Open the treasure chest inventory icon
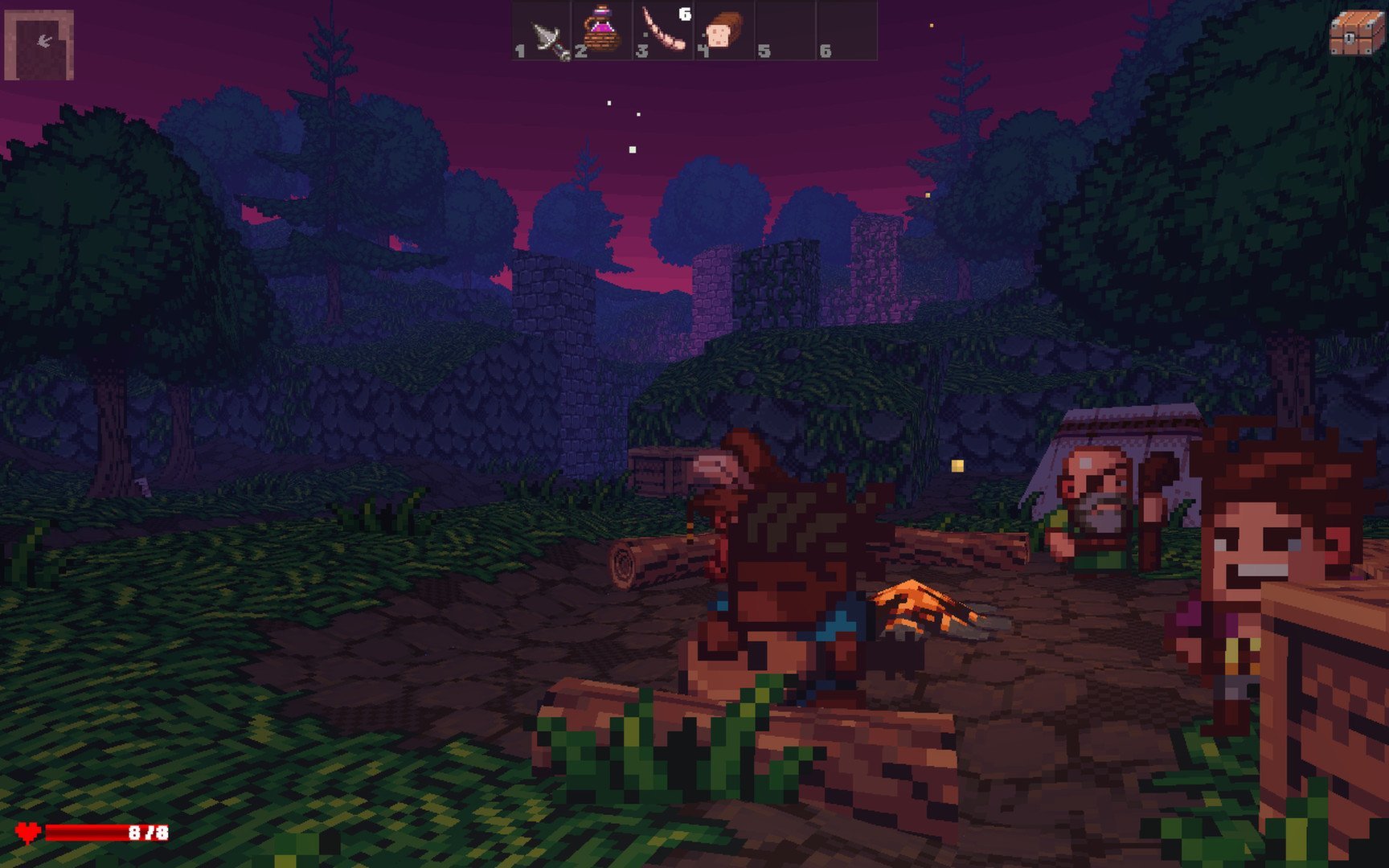 (1355, 33)
